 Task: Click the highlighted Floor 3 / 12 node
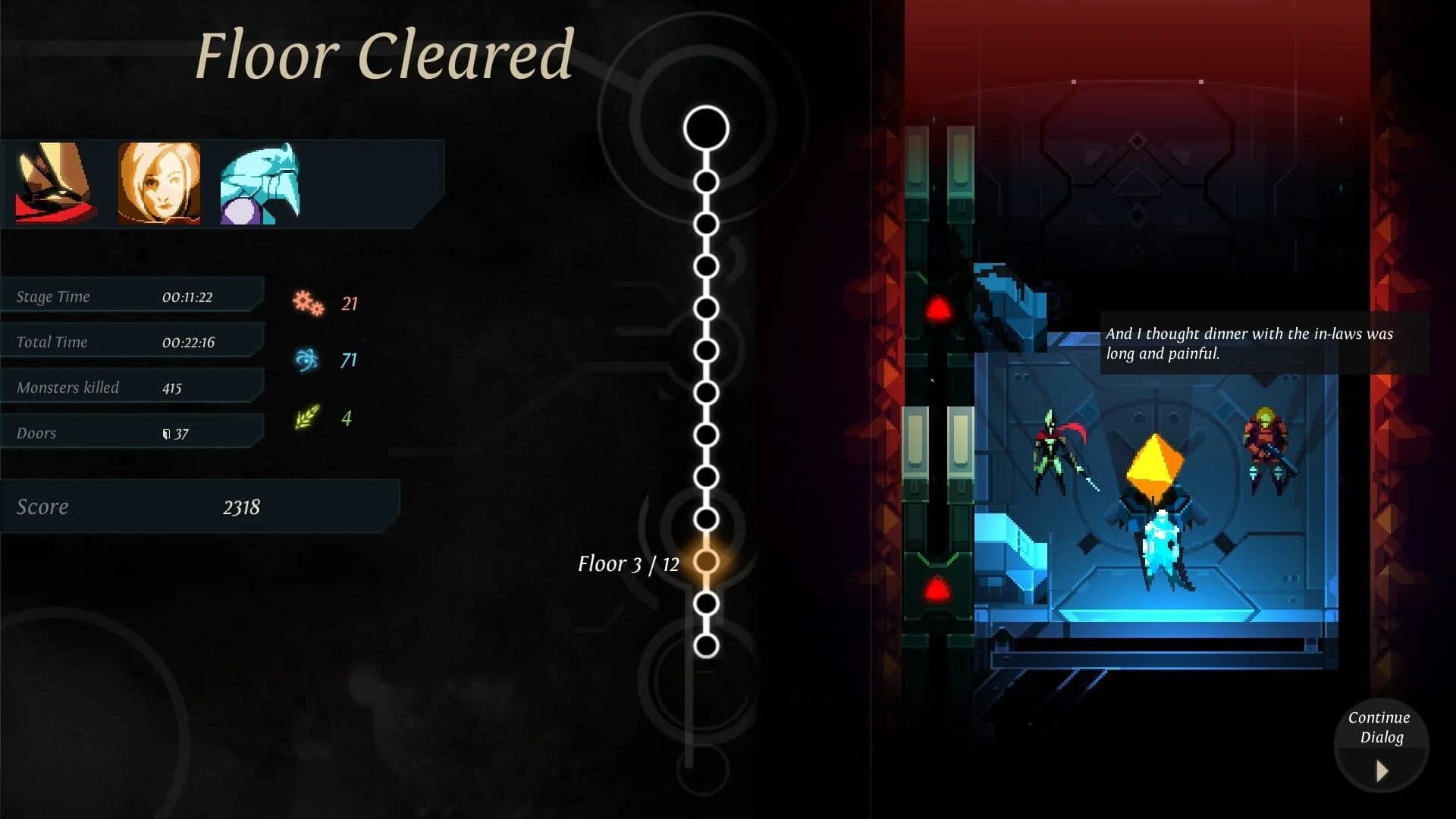pos(708,562)
